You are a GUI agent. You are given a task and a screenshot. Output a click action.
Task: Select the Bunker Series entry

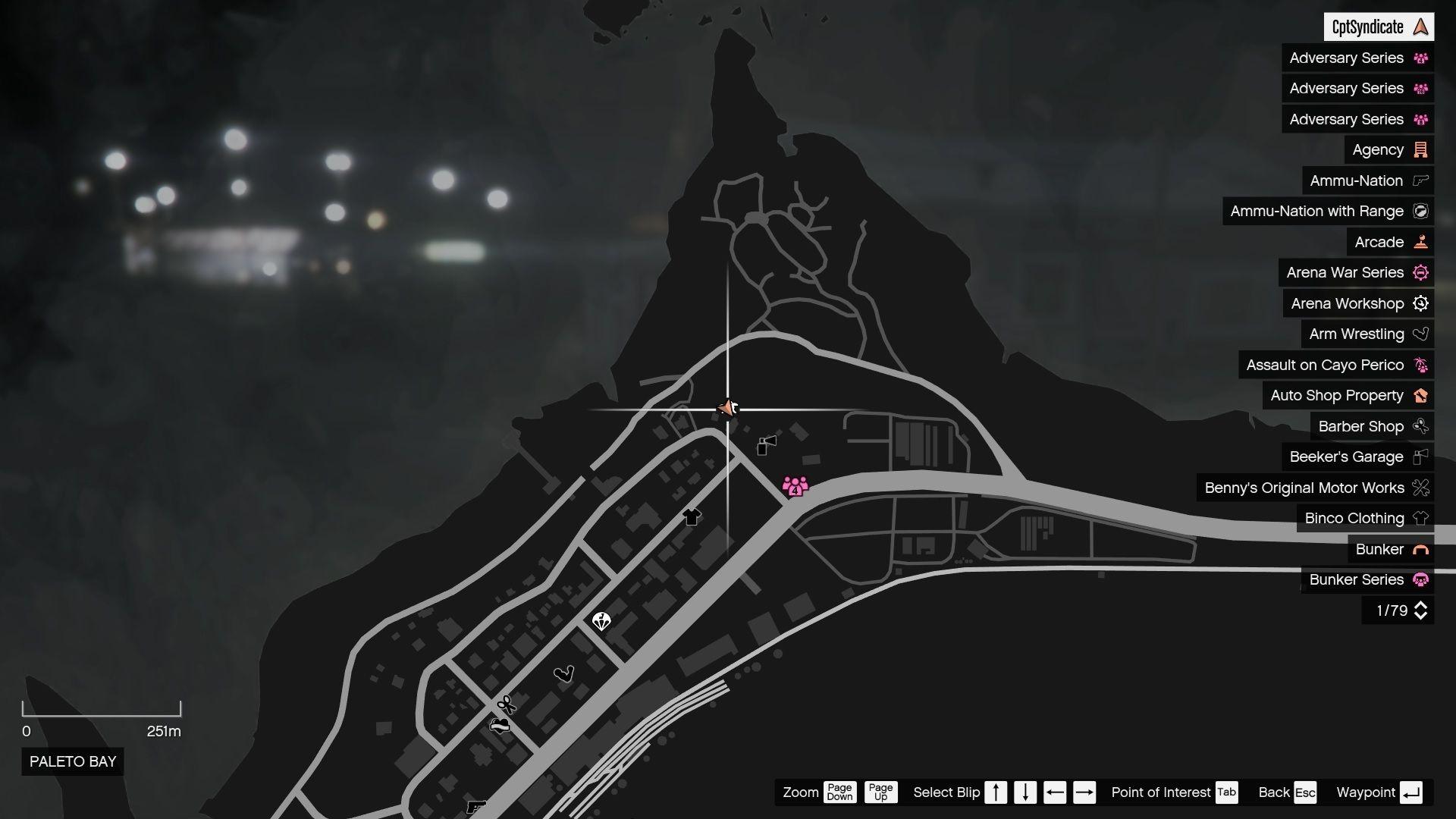click(x=1357, y=579)
